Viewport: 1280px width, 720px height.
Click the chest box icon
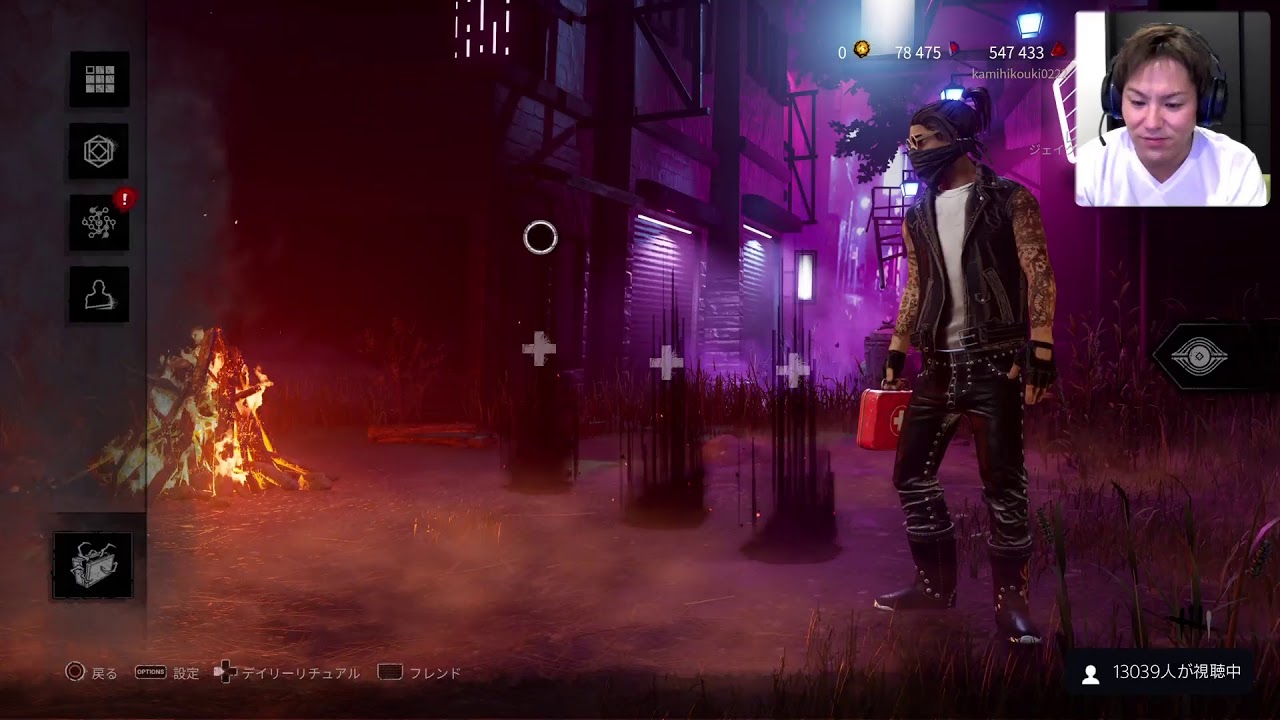(92, 565)
